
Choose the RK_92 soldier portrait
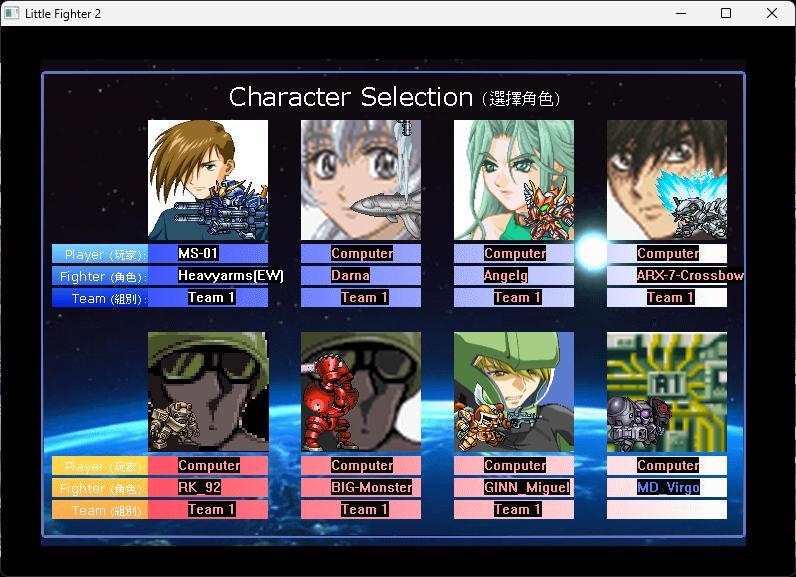[x=208, y=392]
